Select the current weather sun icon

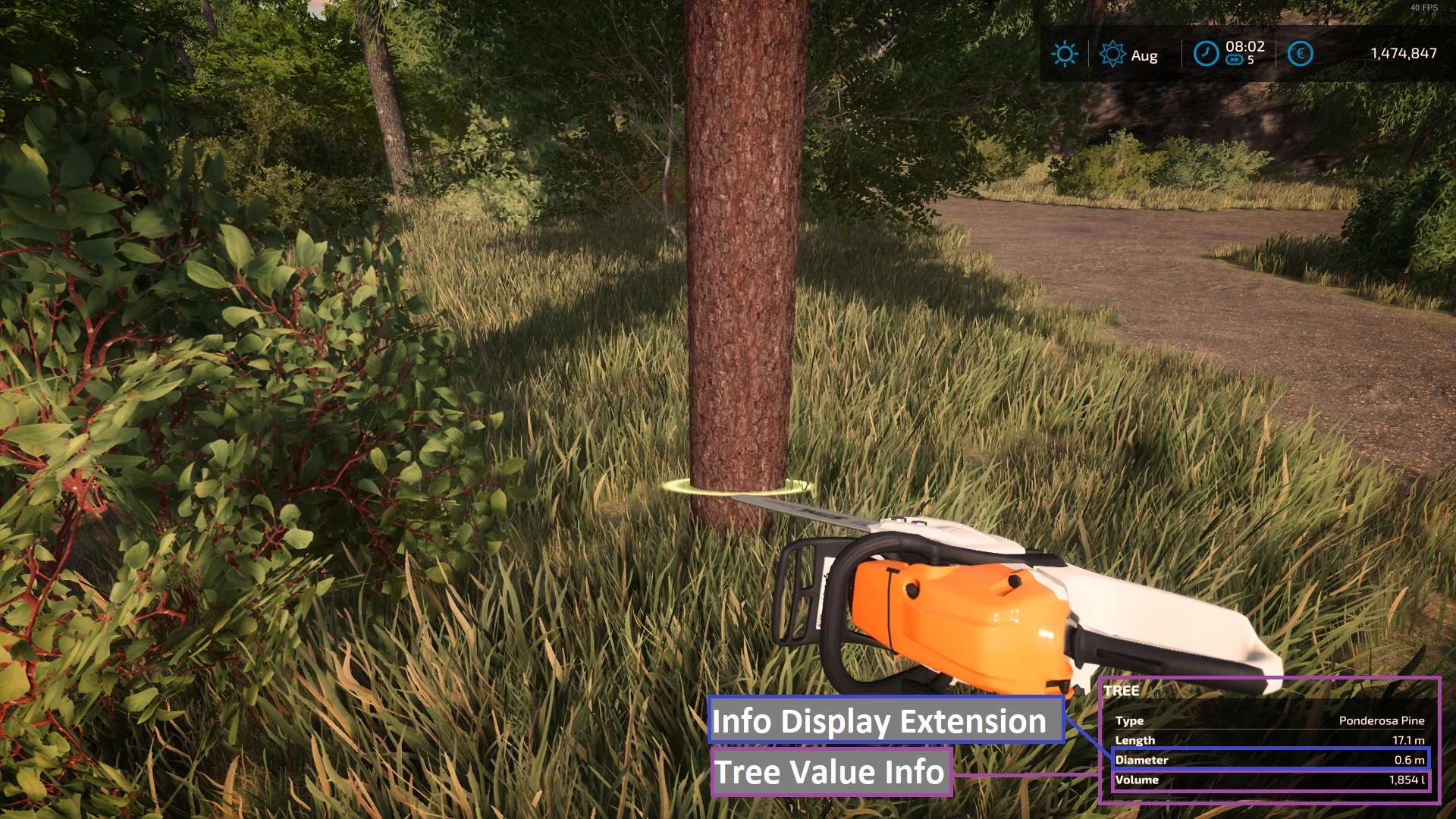pyautogui.click(x=1065, y=54)
